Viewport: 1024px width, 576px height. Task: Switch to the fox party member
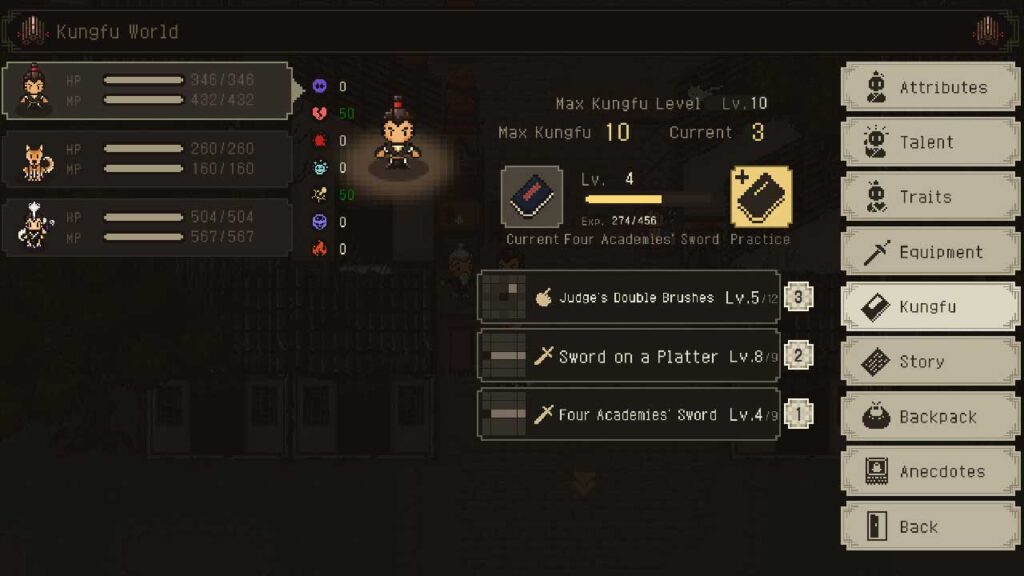point(146,158)
